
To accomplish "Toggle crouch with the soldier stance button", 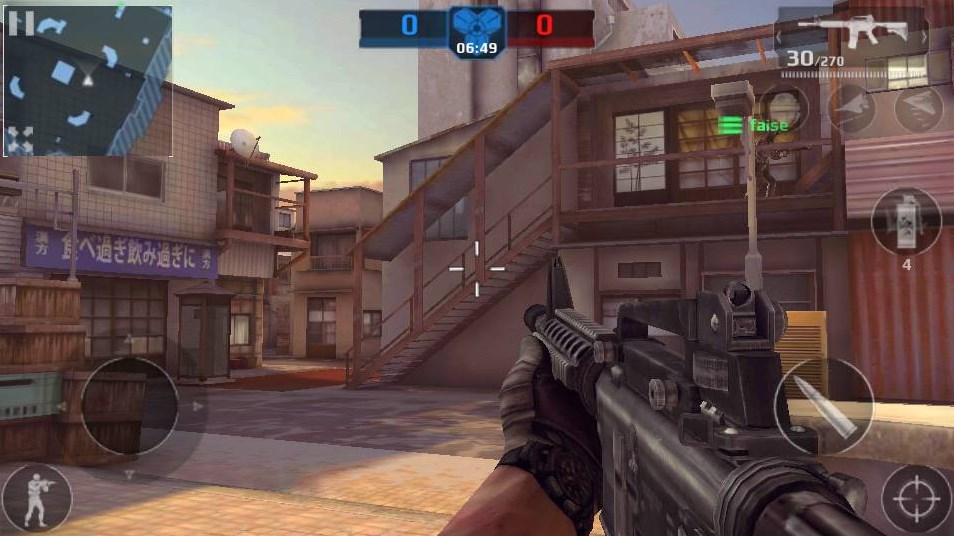I will [x=37, y=498].
